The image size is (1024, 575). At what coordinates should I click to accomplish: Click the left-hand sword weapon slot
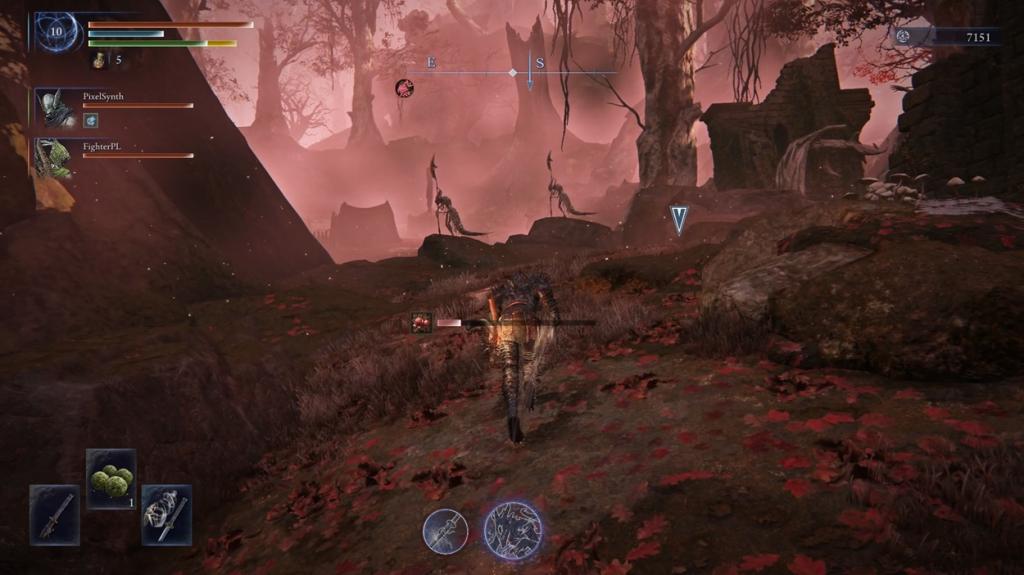coord(54,514)
